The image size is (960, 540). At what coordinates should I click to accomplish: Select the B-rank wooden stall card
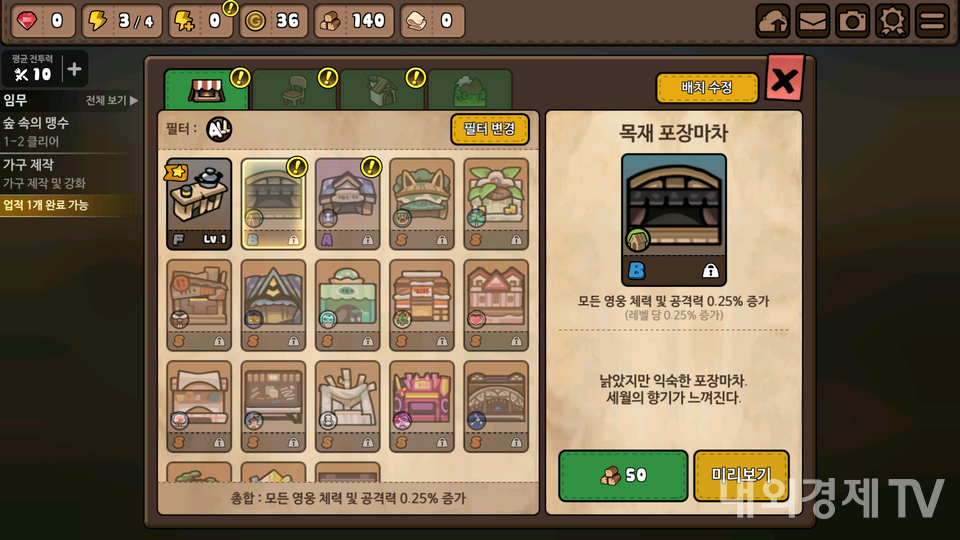(273, 203)
